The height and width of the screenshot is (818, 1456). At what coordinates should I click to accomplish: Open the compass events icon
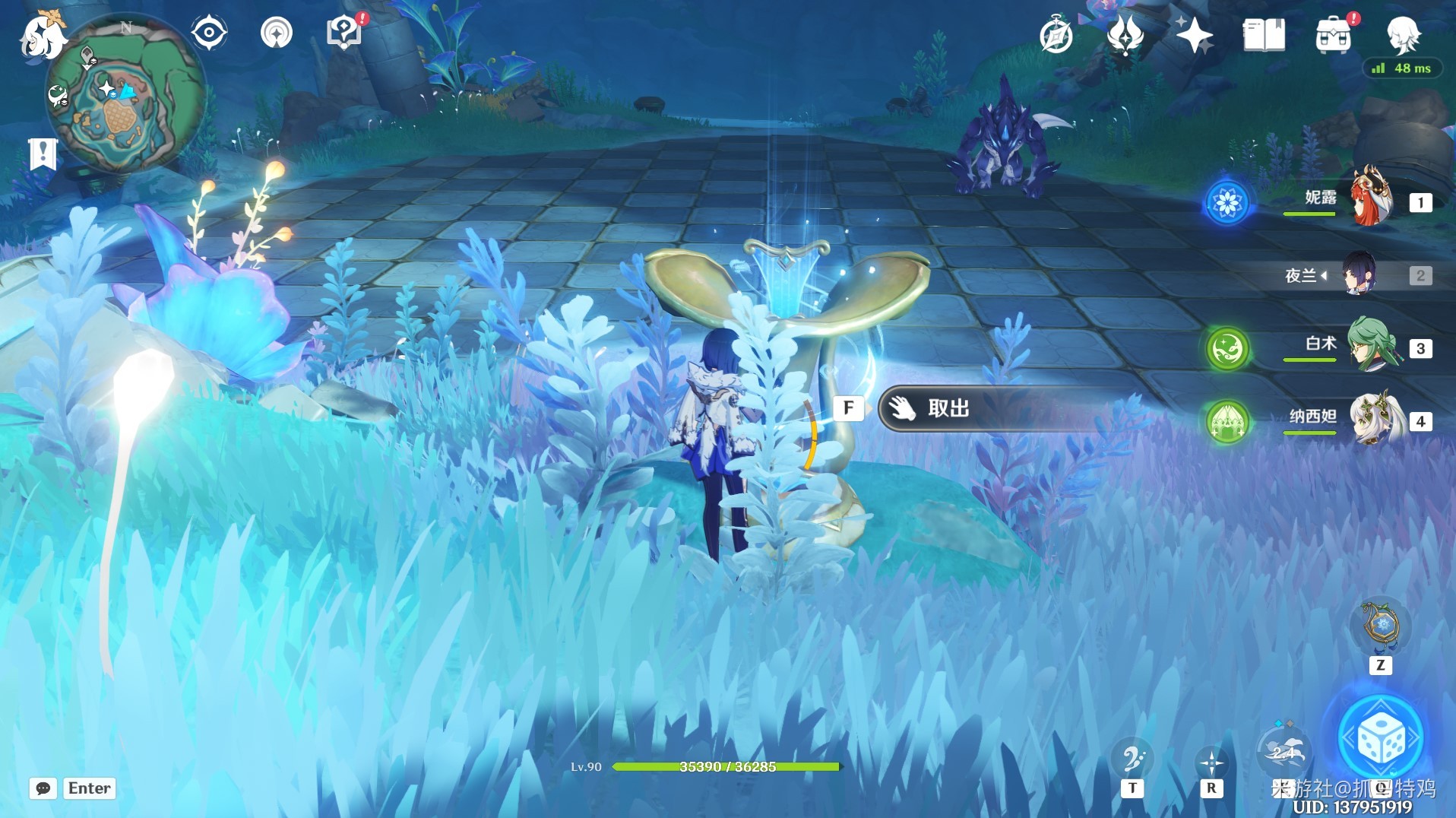[x=1056, y=36]
